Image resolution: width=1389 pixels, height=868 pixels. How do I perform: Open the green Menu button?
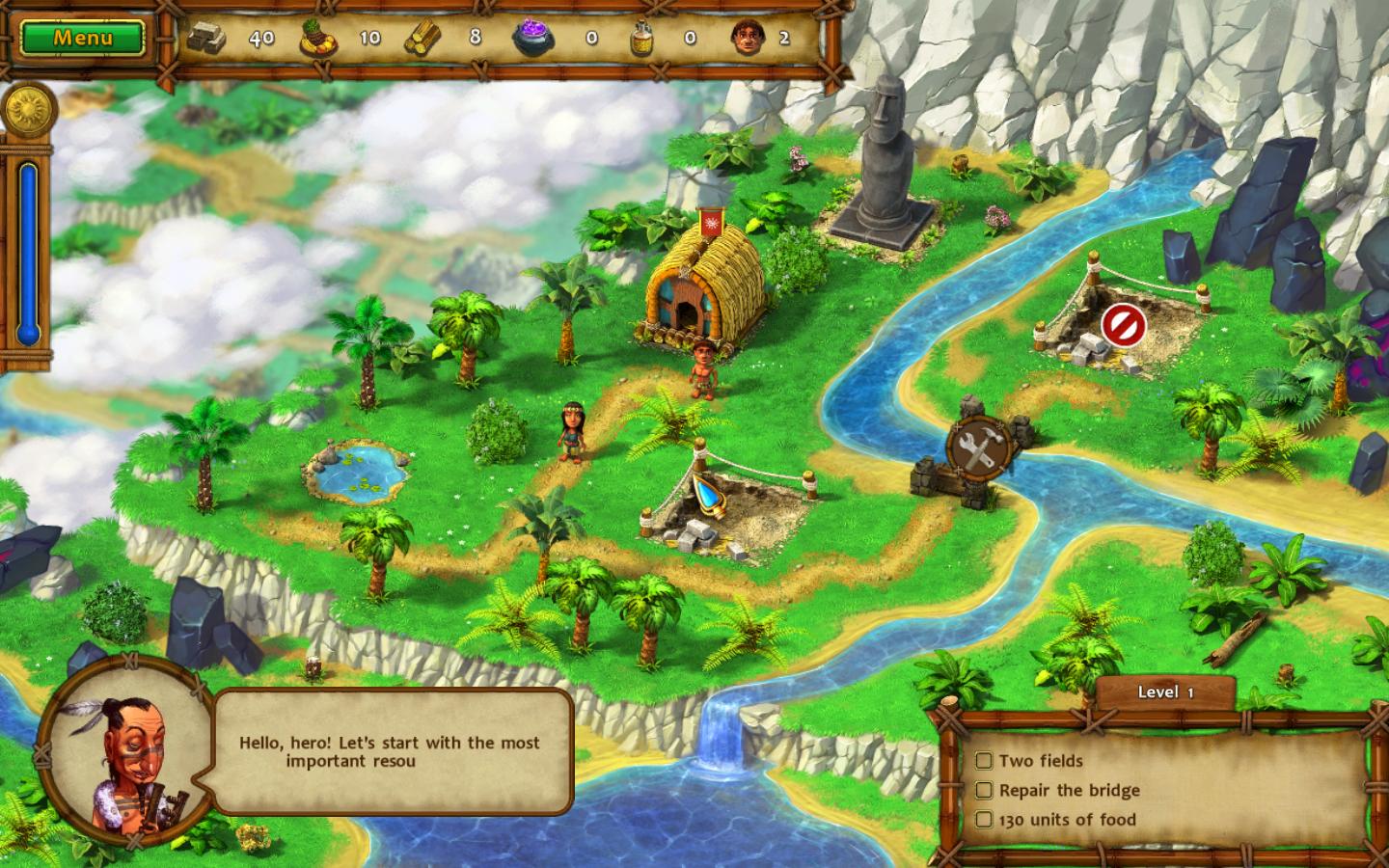coord(83,39)
